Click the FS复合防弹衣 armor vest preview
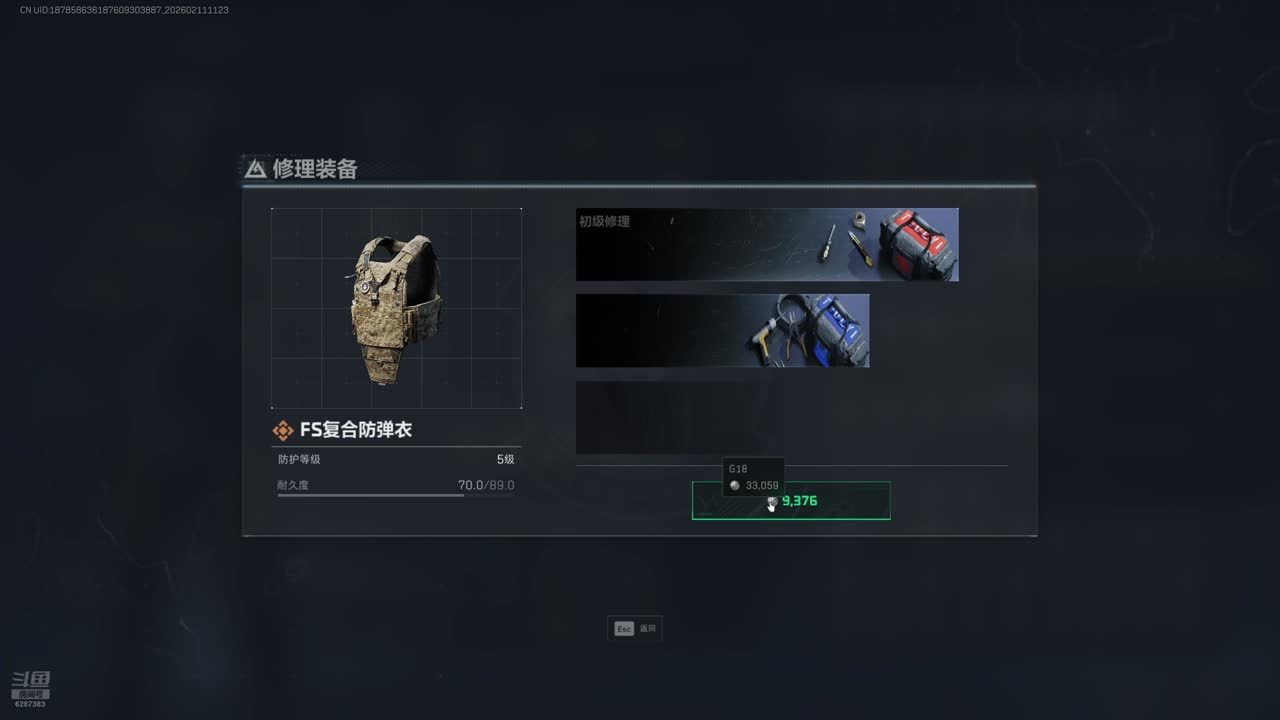 396,308
